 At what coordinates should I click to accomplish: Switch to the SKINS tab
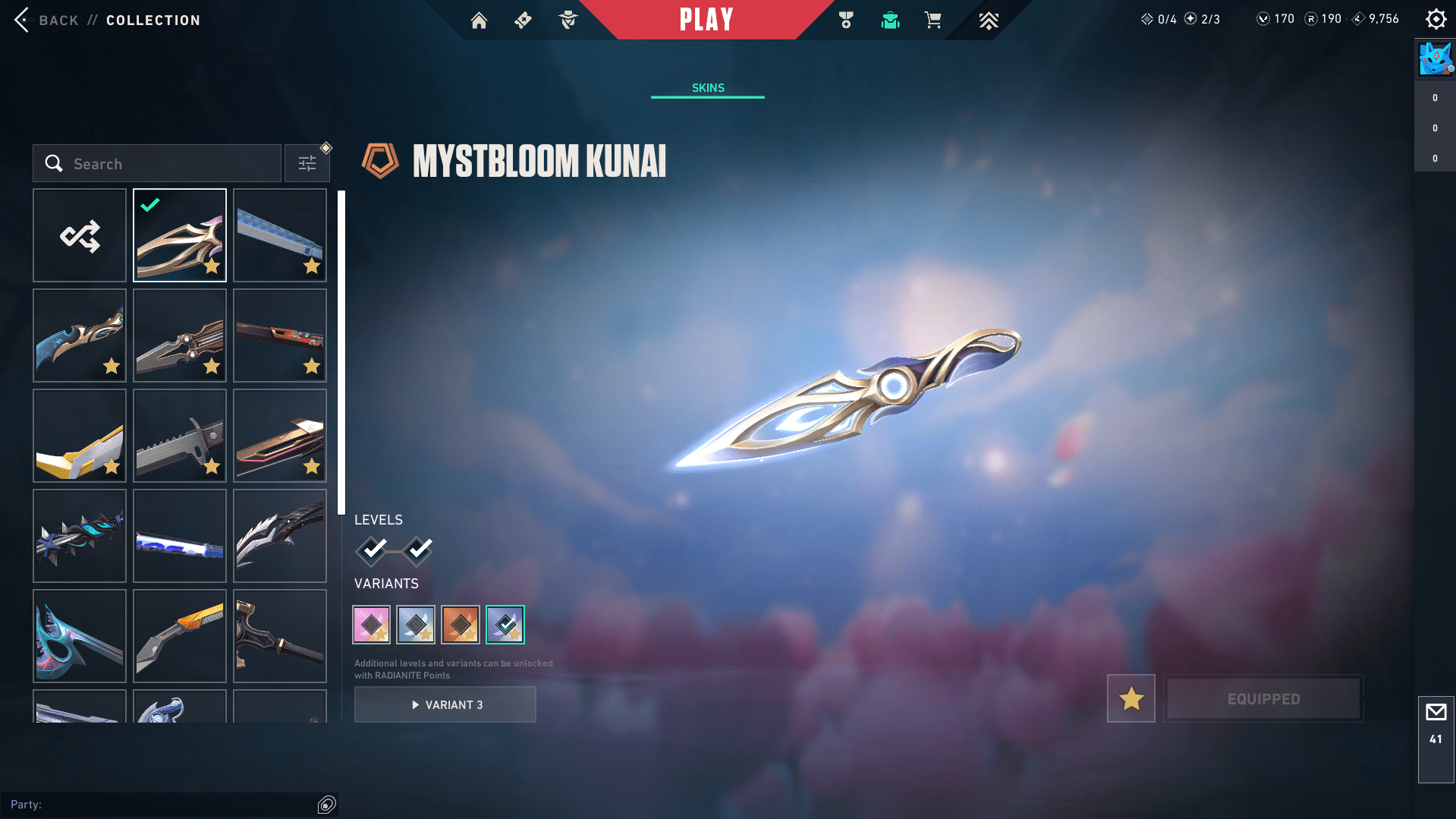[707, 87]
